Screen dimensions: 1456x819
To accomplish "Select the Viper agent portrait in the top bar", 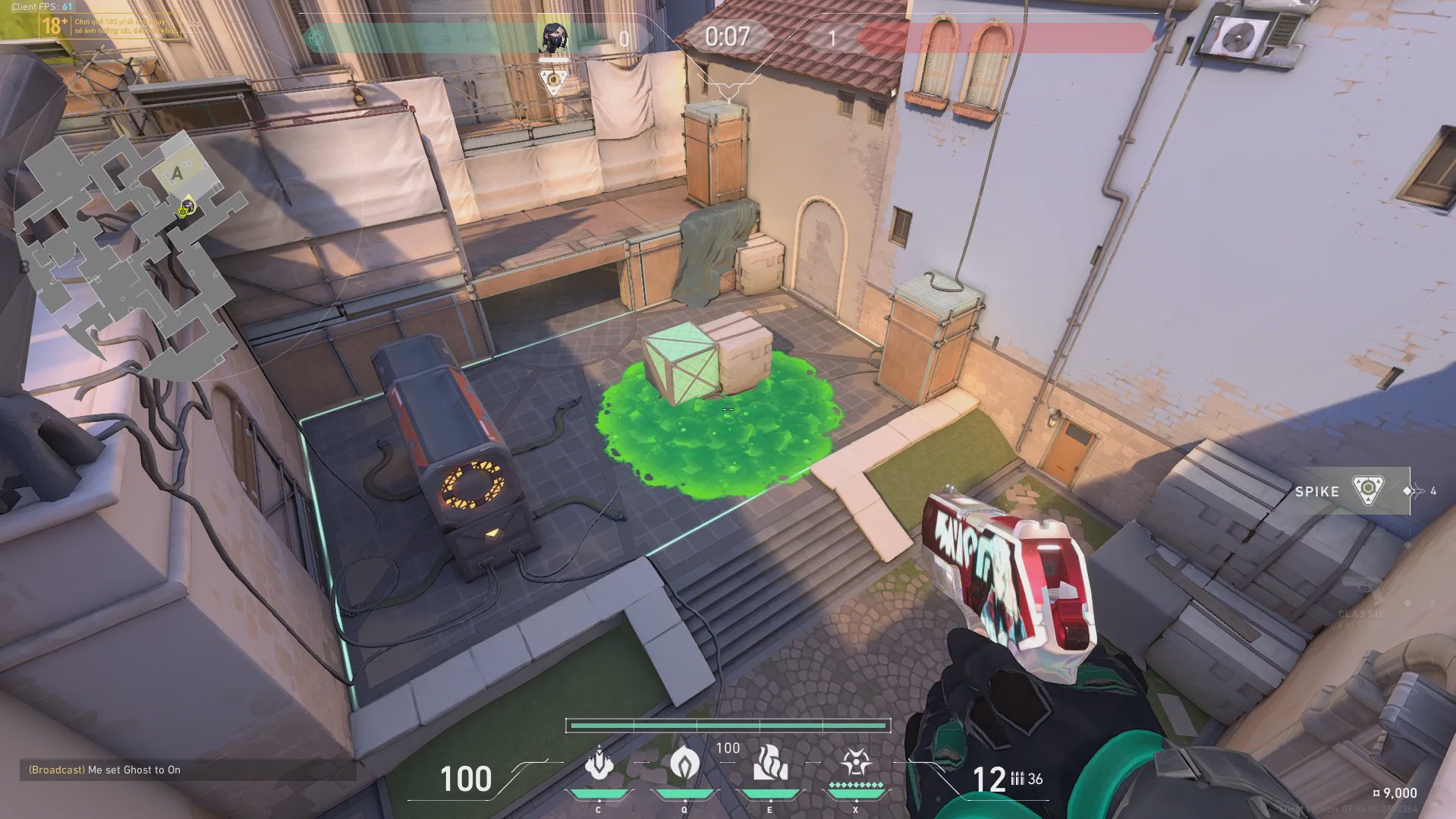I will 553,37.
